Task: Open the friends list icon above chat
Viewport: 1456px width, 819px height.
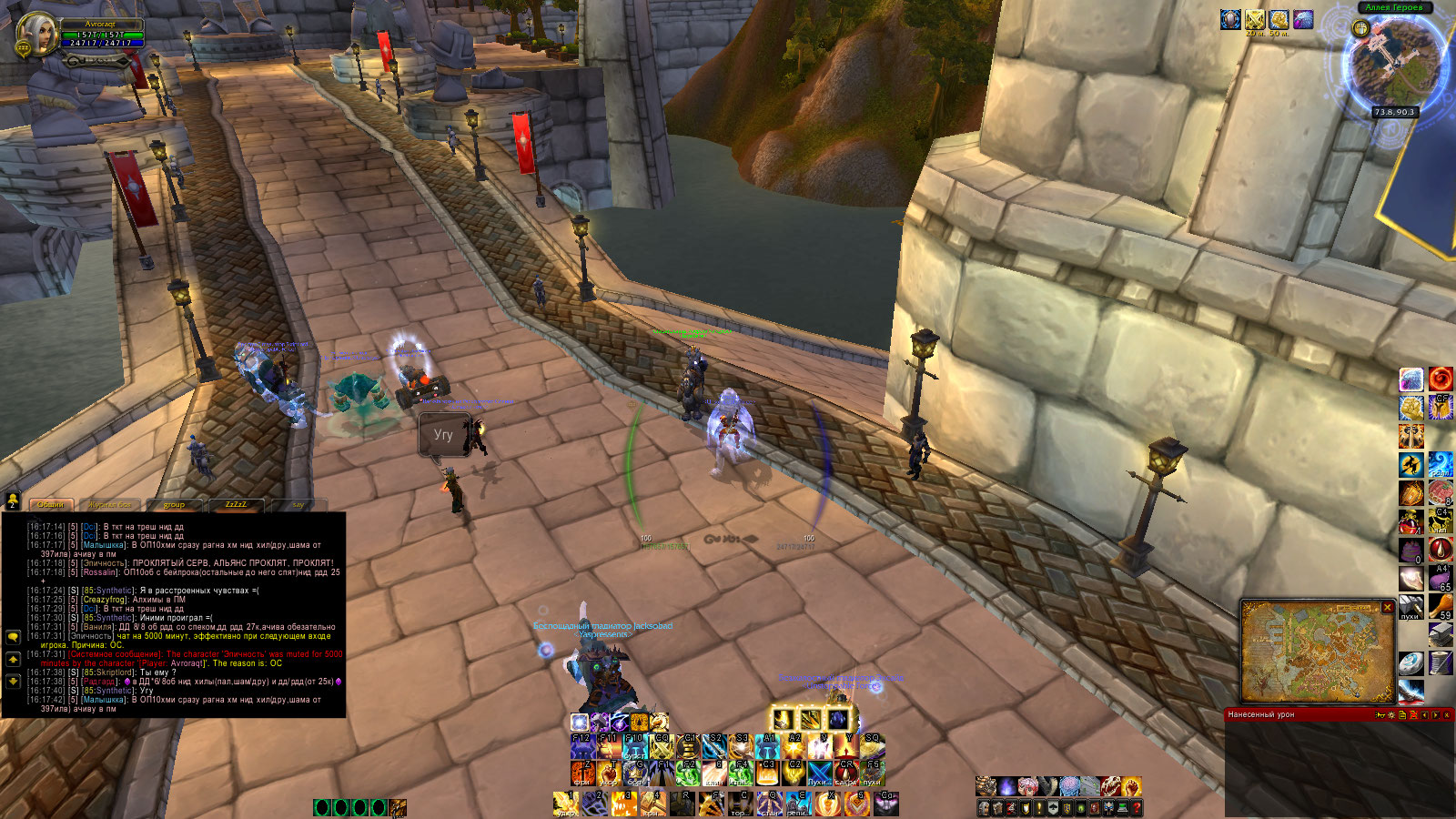Action: pos(13,500)
